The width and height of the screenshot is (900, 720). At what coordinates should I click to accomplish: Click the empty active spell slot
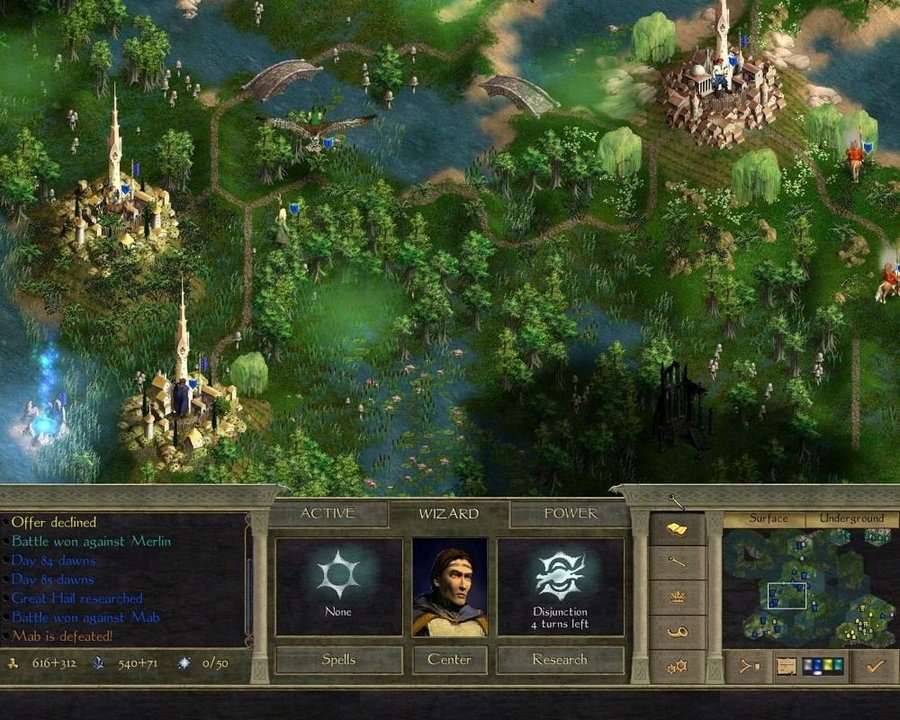pyautogui.click(x=338, y=577)
